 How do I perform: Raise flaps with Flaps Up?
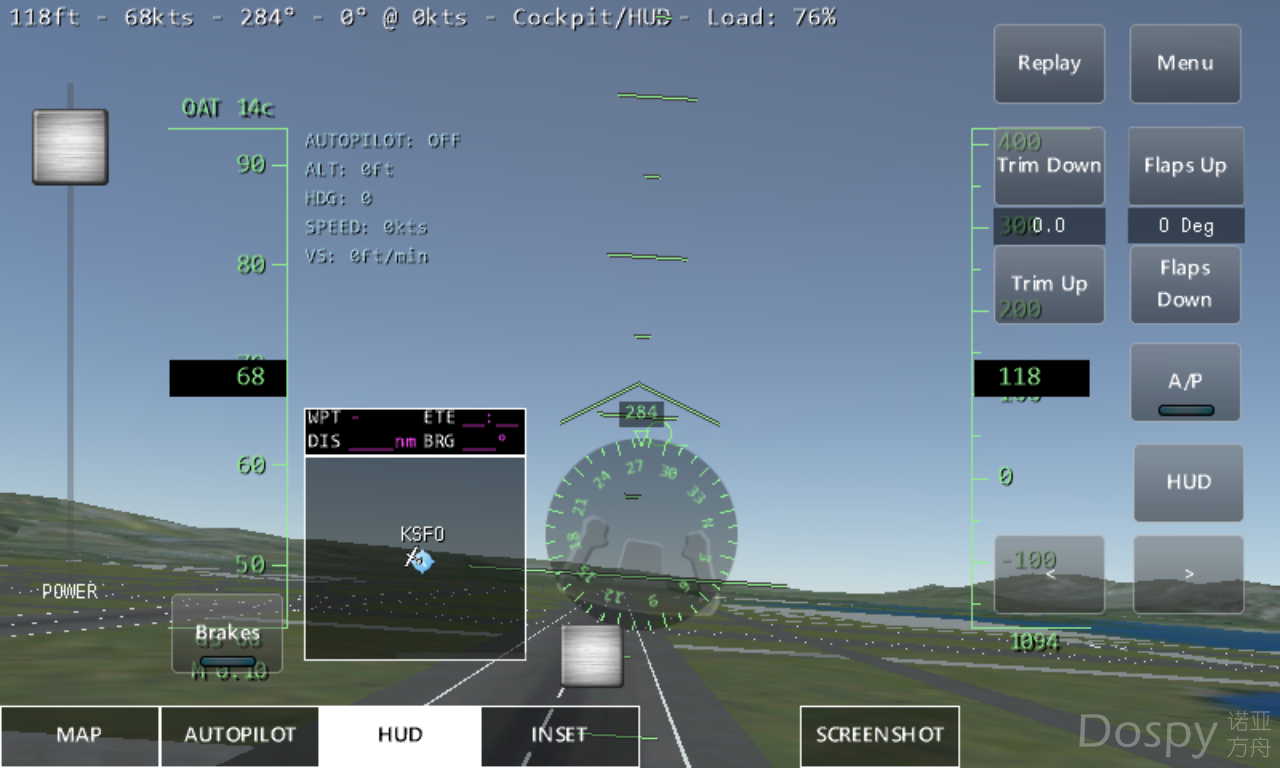pos(1185,166)
